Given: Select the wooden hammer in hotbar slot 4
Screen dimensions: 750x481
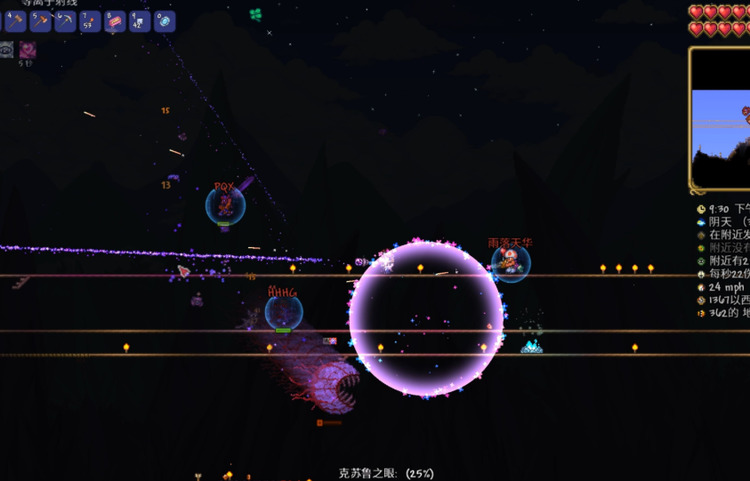Looking at the screenshot, I should pyautogui.click(x=16, y=21).
